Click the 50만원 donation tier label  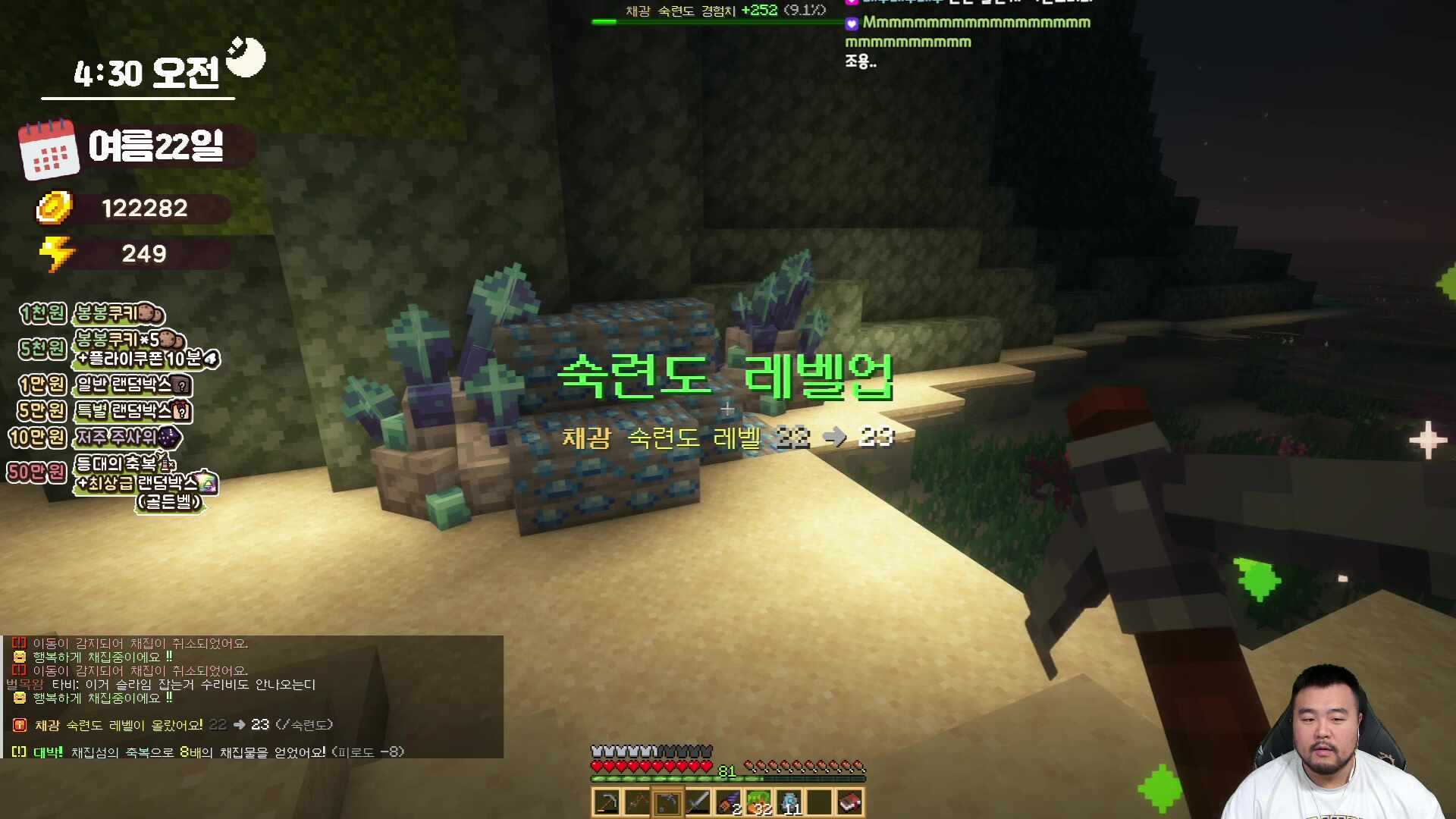[37, 470]
